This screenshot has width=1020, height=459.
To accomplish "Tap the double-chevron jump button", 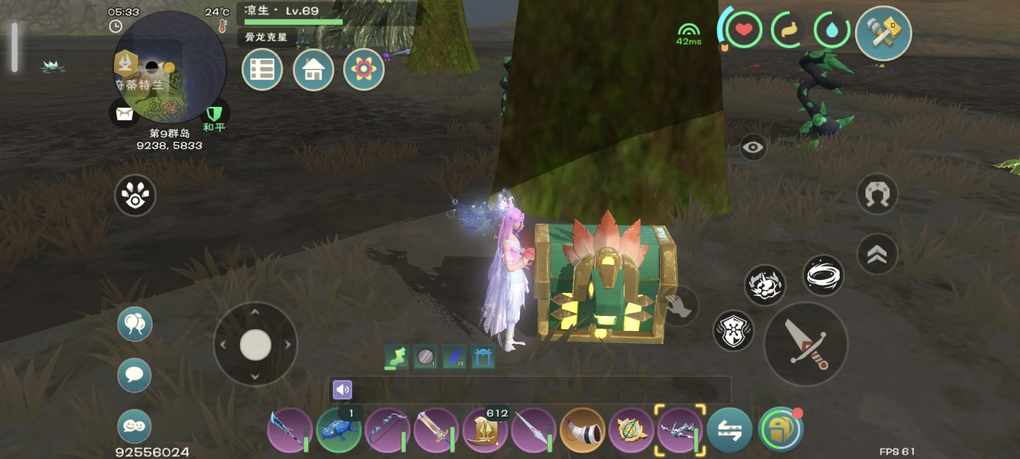I will (877, 254).
